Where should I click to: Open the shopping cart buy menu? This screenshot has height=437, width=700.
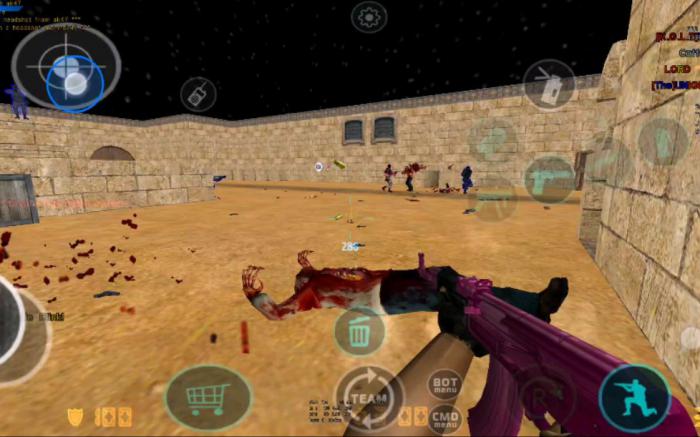pos(208,398)
